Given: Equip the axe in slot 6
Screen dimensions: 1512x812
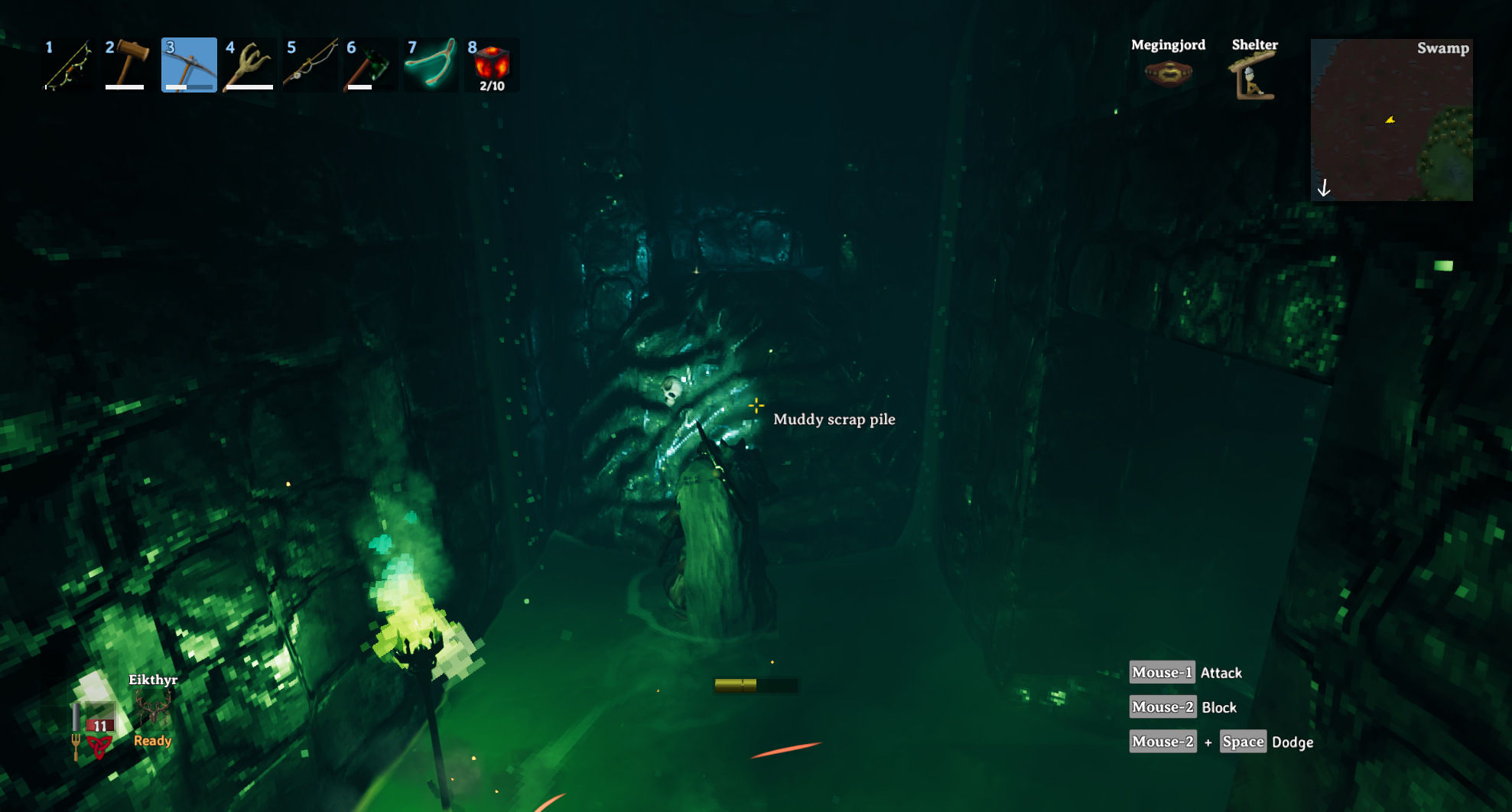Looking at the screenshot, I should pos(370,66).
